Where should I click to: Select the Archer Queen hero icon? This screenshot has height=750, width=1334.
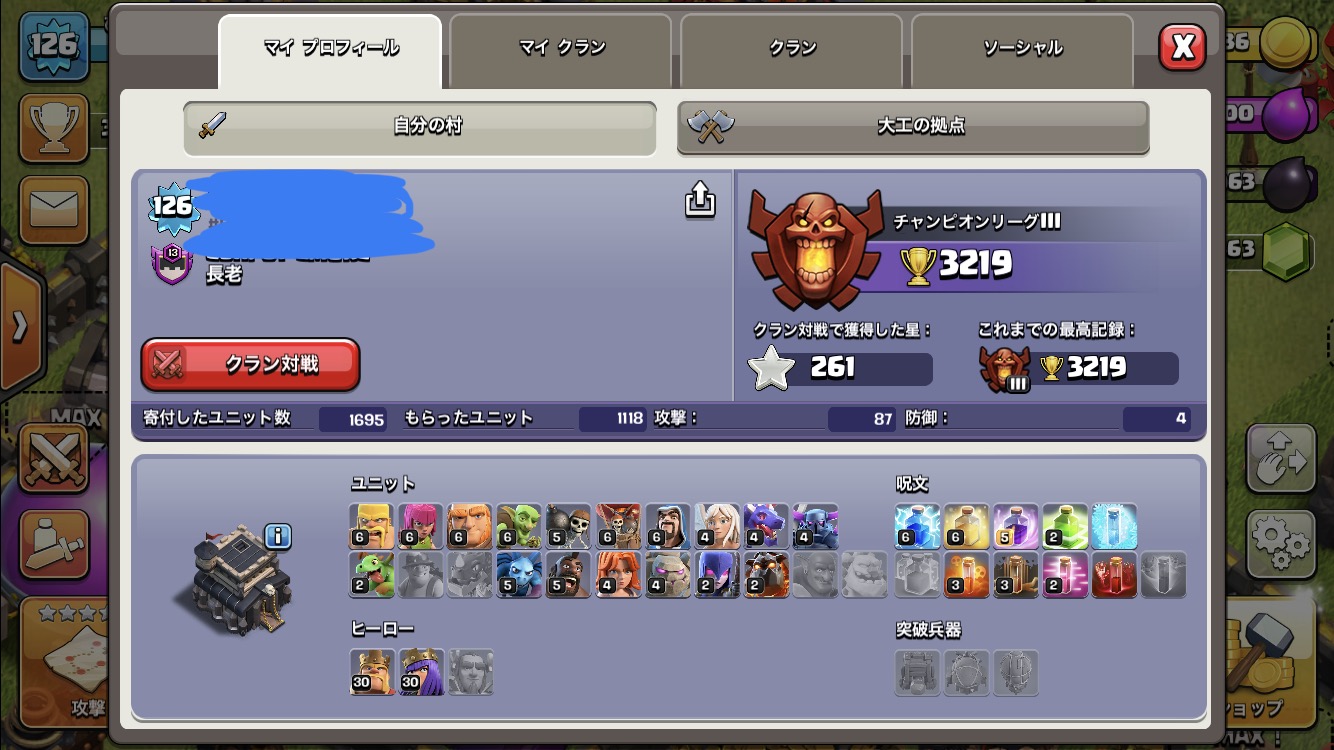coord(421,671)
